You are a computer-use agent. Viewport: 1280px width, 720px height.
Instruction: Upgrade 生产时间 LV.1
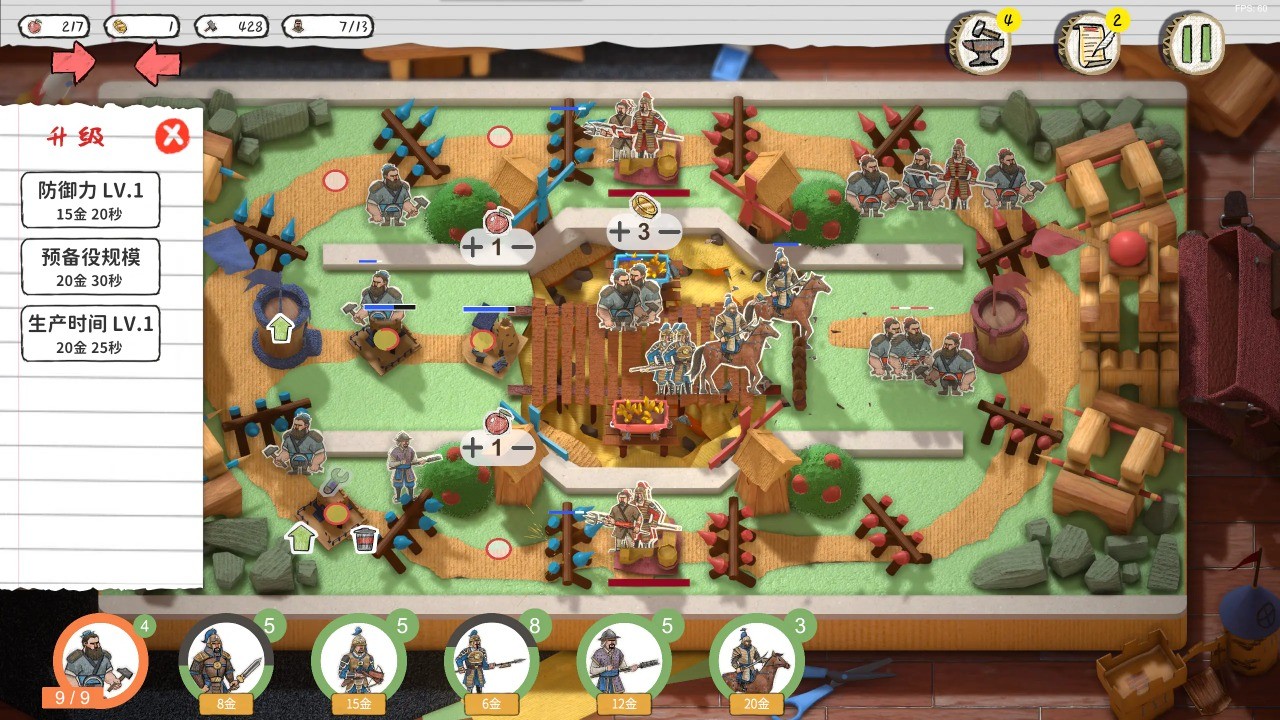tap(91, 333)
